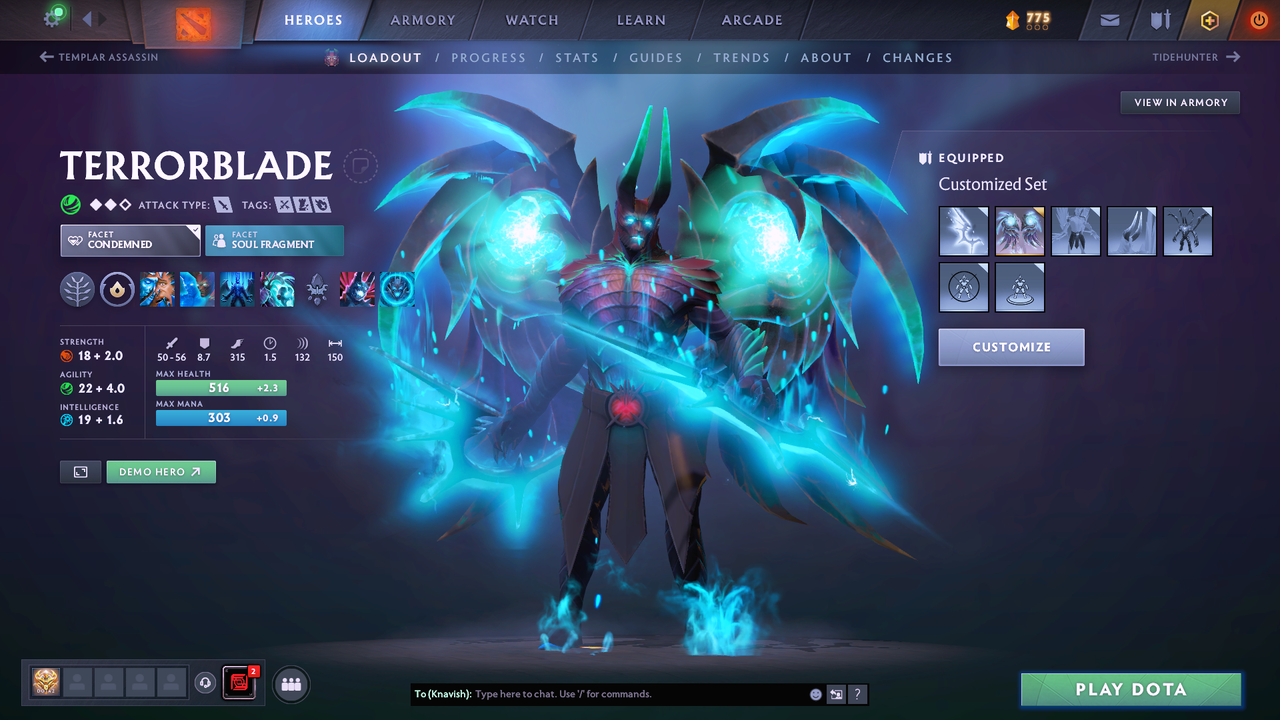Screen dimensions: 1280x720
Task: Select the Soul Fragment facet
Action: pos(274,240)
